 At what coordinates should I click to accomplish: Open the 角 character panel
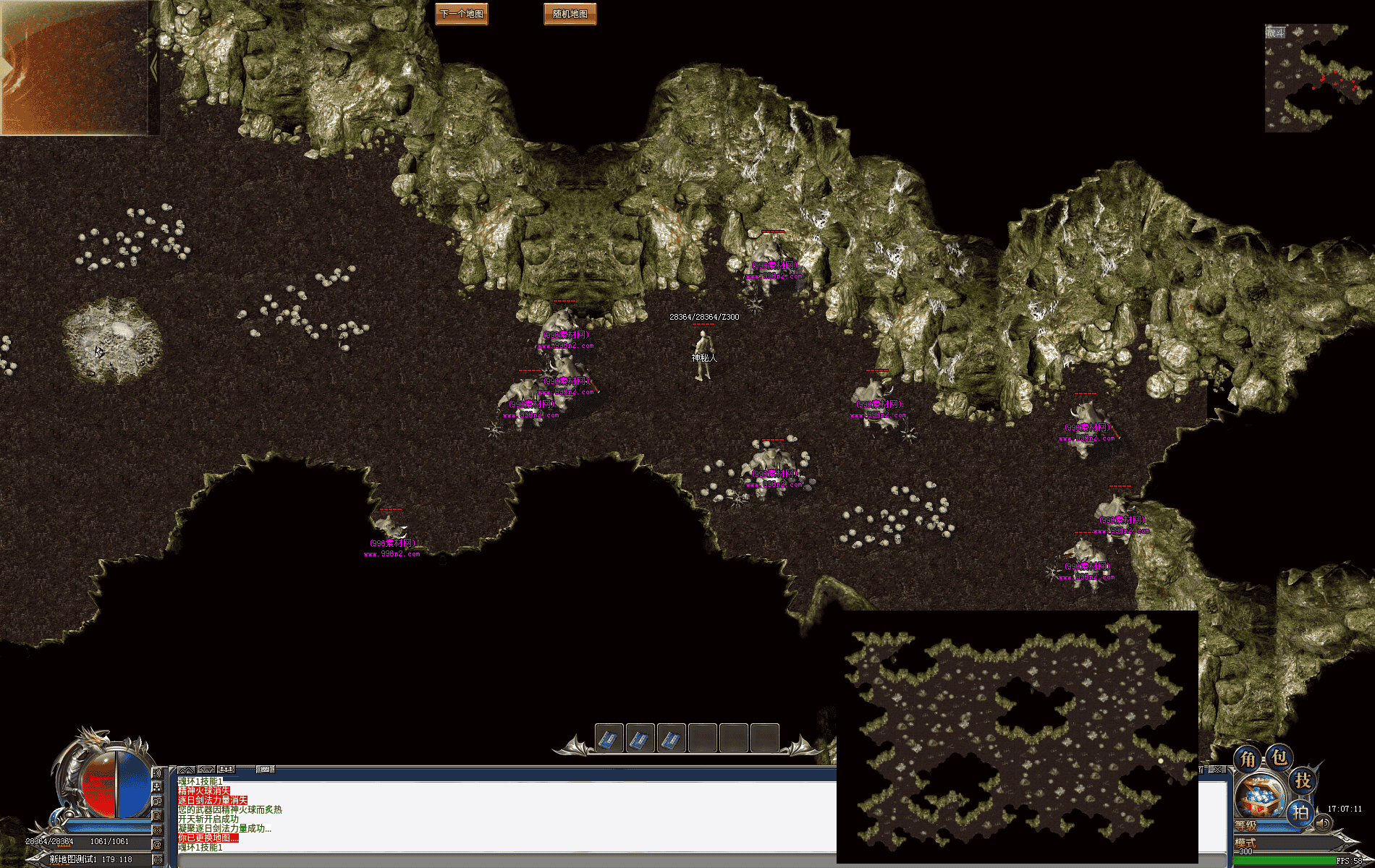[1248, 759]
